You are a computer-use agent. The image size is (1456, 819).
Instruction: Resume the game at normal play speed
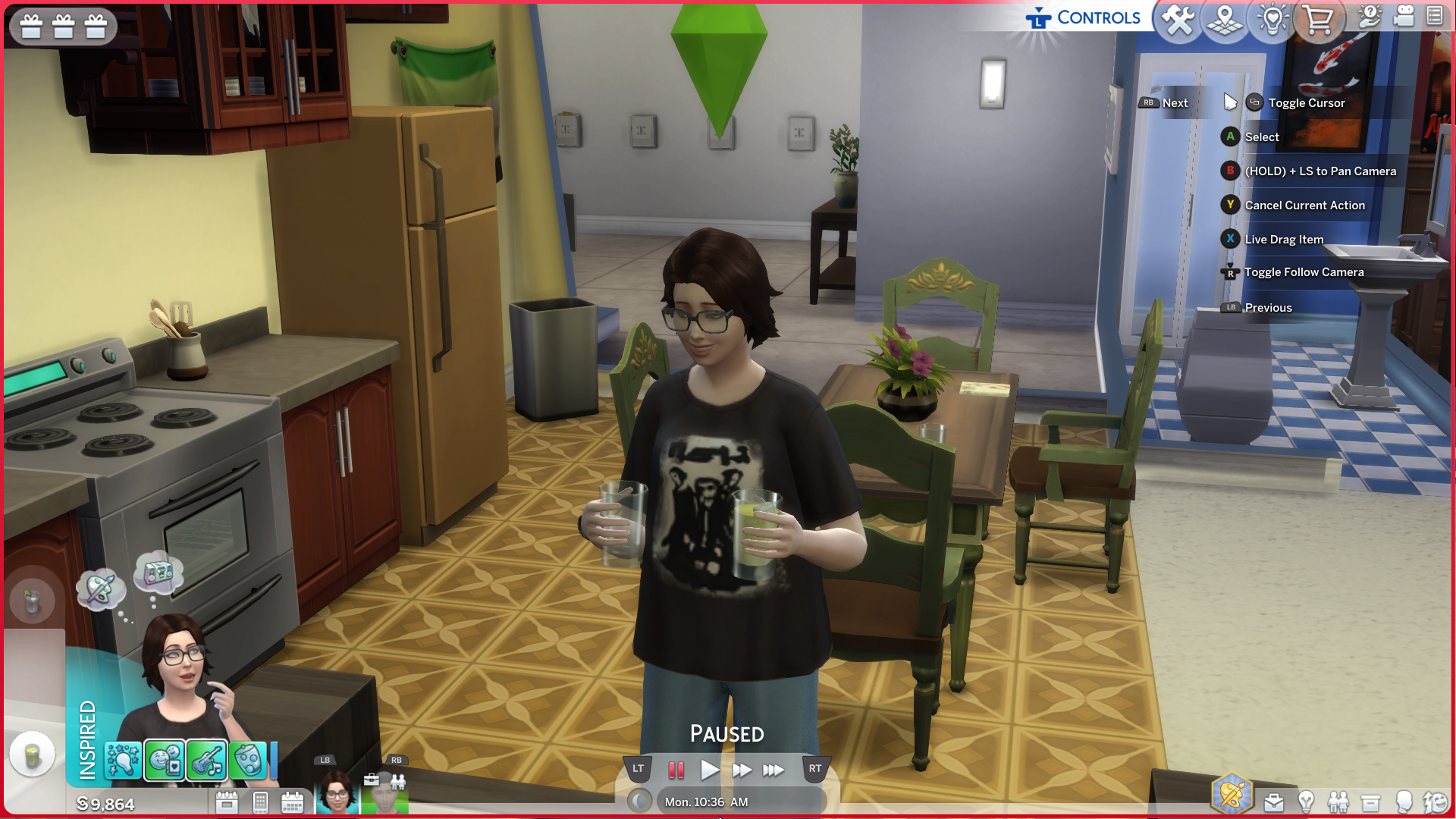point(709,770)
